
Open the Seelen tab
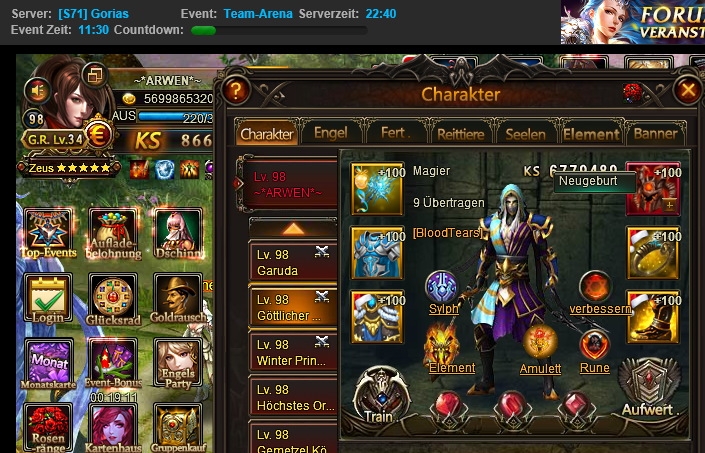[526, 133]
